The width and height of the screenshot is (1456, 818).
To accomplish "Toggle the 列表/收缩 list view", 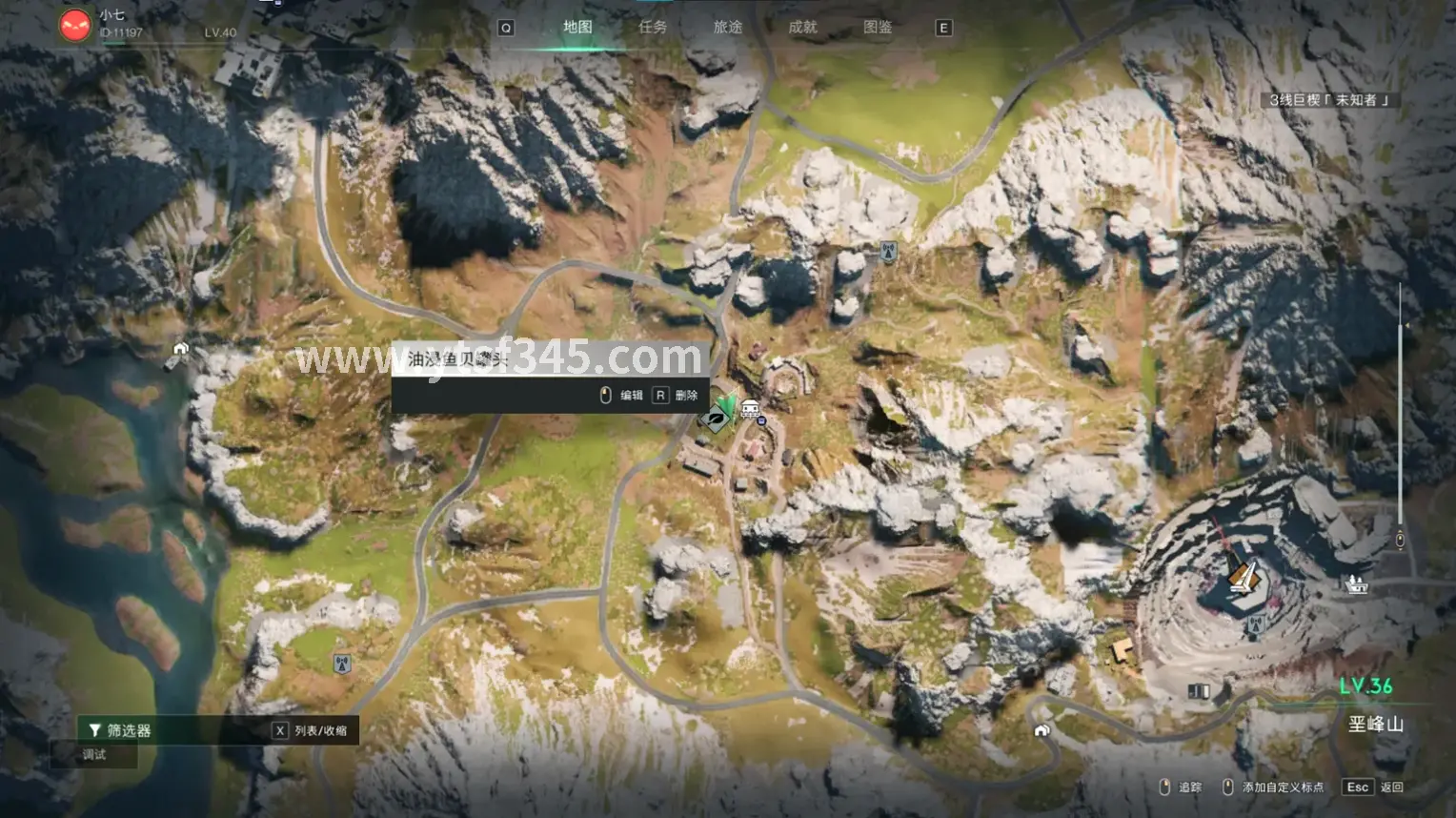I will (311, 730).
